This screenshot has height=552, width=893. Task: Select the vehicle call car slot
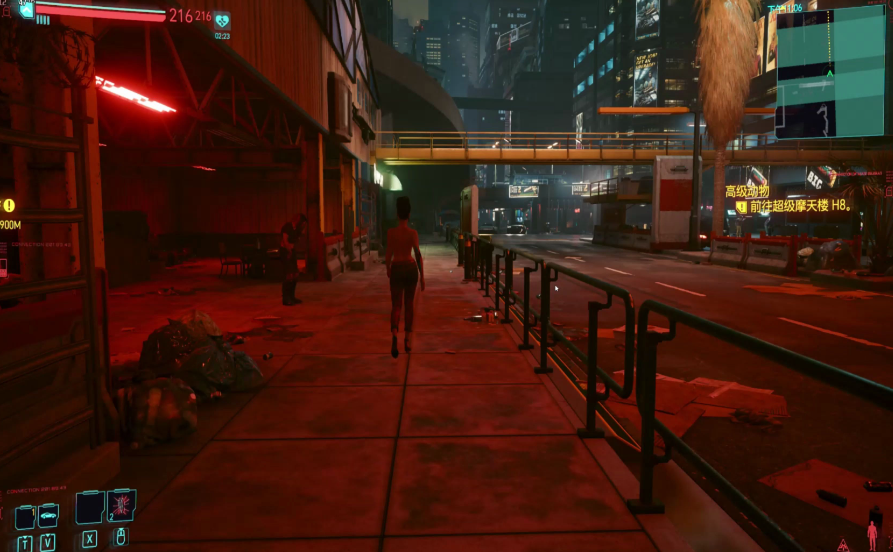[48, 516]
